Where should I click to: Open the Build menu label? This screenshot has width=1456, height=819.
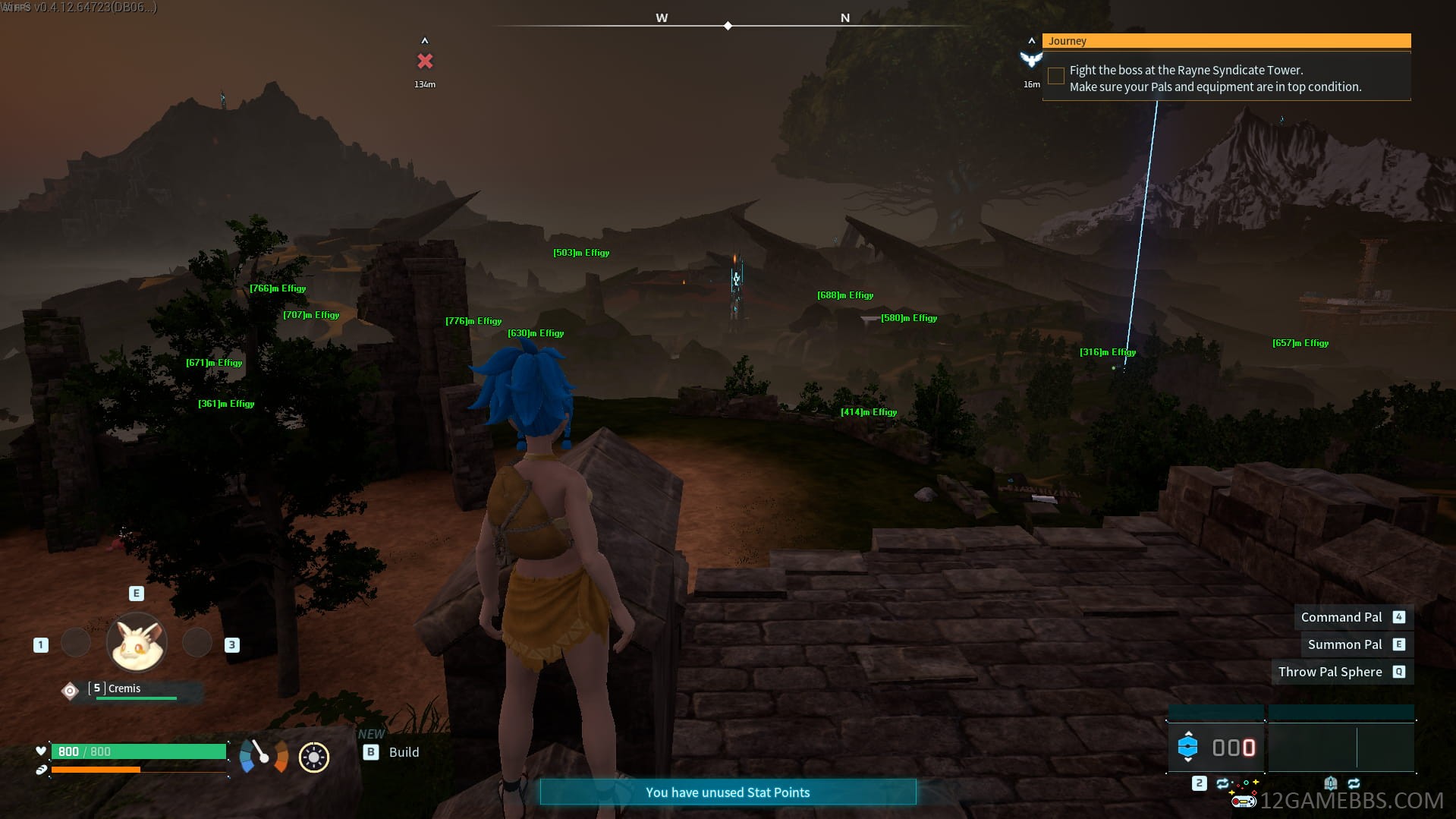pyautogui.click(x=403, y=752)
